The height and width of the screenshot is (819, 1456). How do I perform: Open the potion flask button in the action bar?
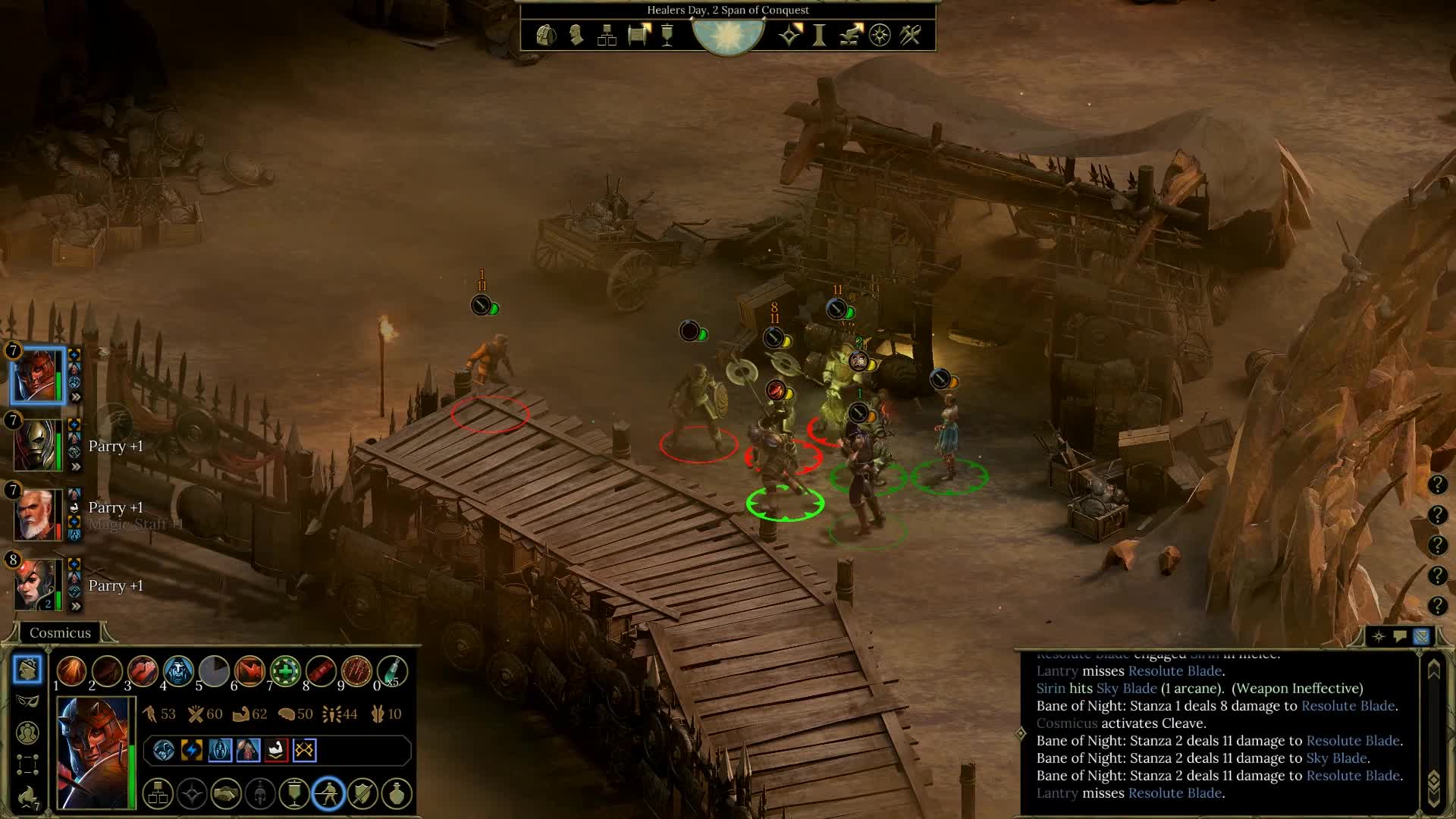point(397,794)
